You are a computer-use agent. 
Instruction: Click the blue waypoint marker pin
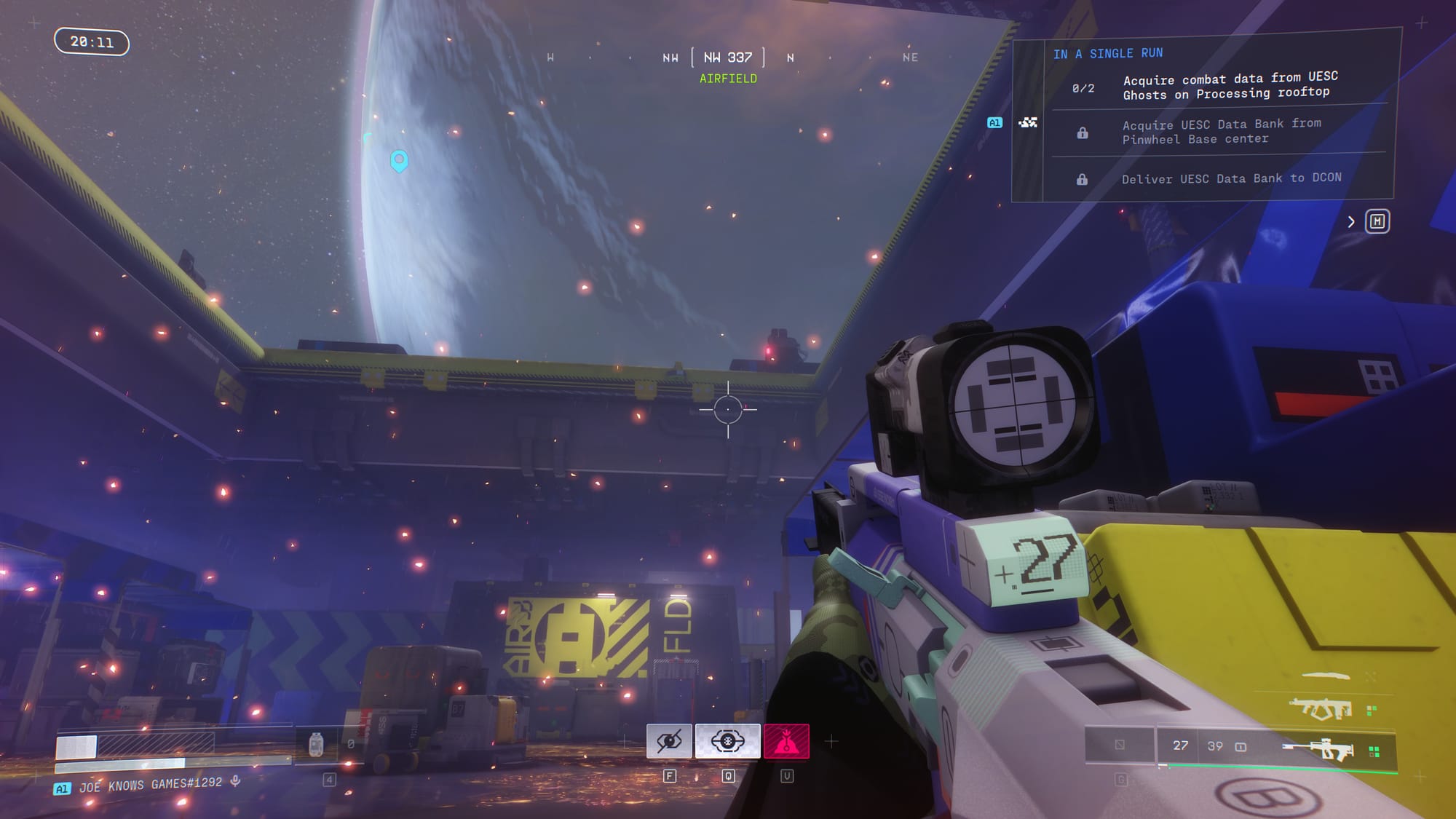pos(399,160)
